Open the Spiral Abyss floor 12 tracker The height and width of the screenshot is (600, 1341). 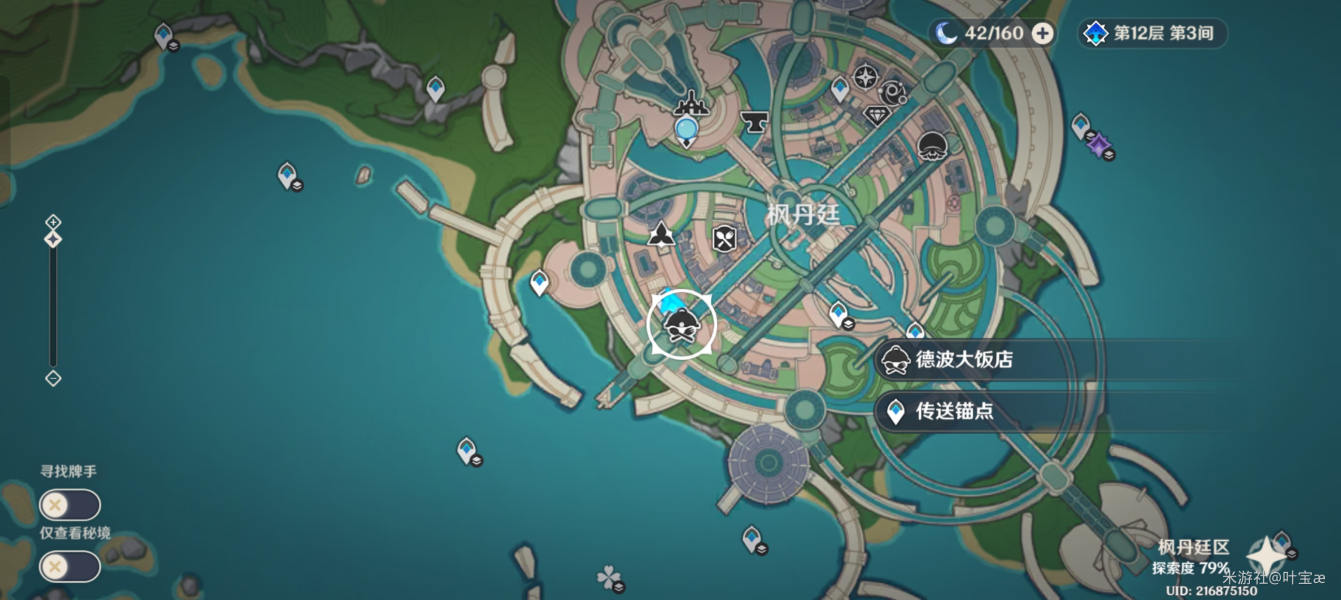pos(1152,33)
